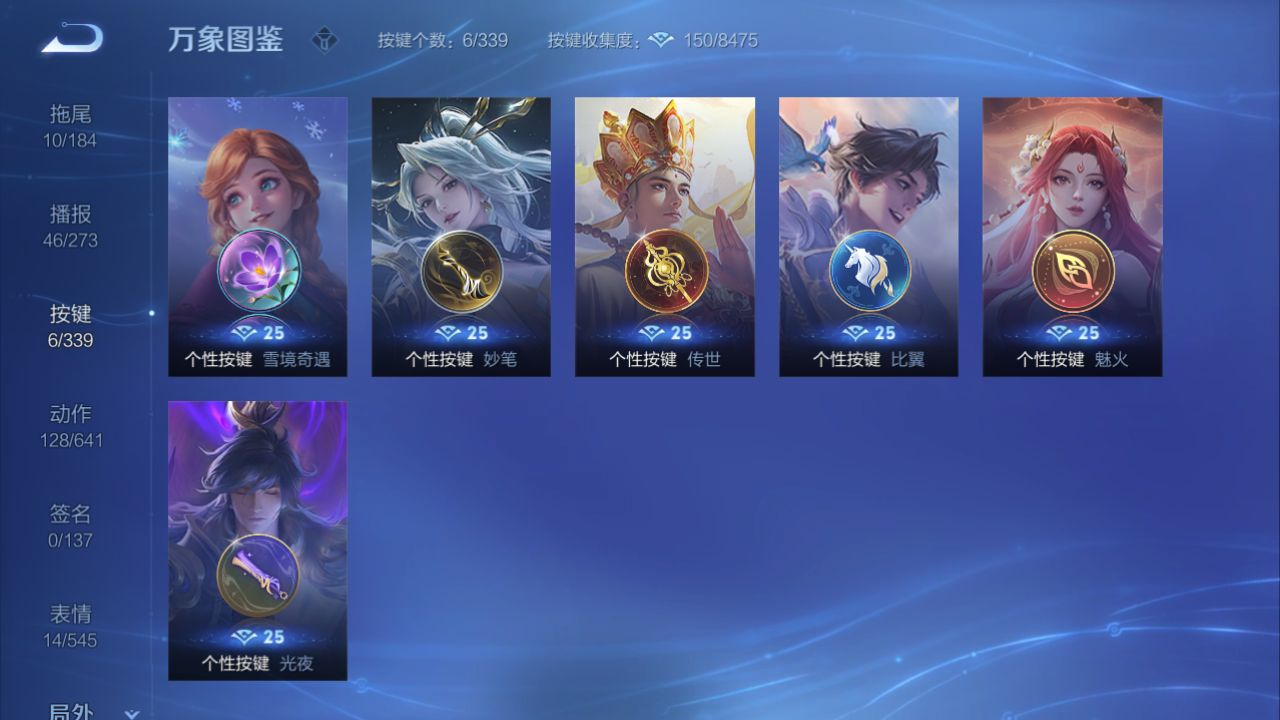Expand the 局外 section arrow
The width and height of the screenshot is (1280, 720).
131,713
